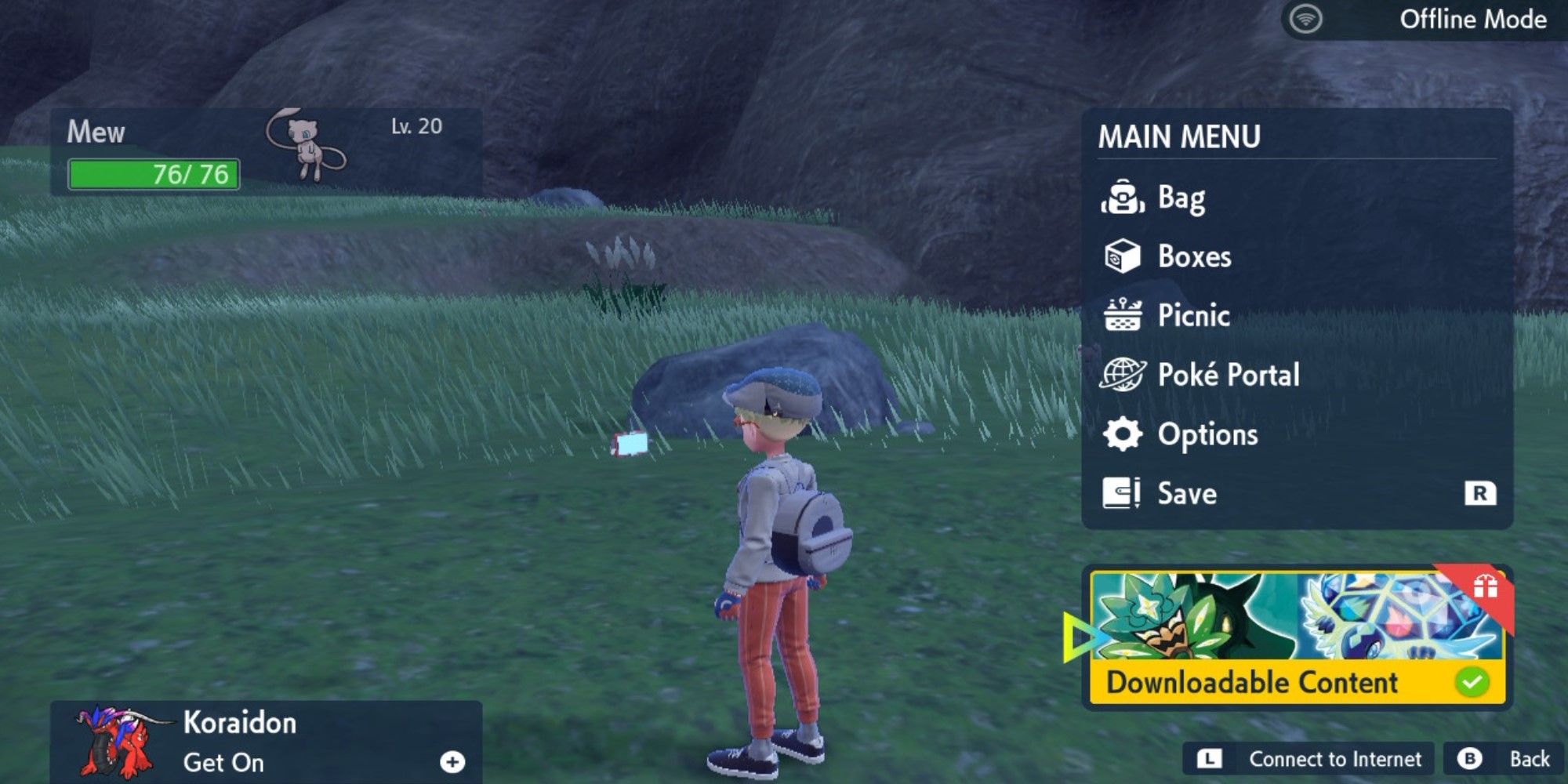The width and height of the screenshot is (1568, 784).
Task: Open the Boxes storage icon
Action: pyautogui.click(x=1124, y=256)
